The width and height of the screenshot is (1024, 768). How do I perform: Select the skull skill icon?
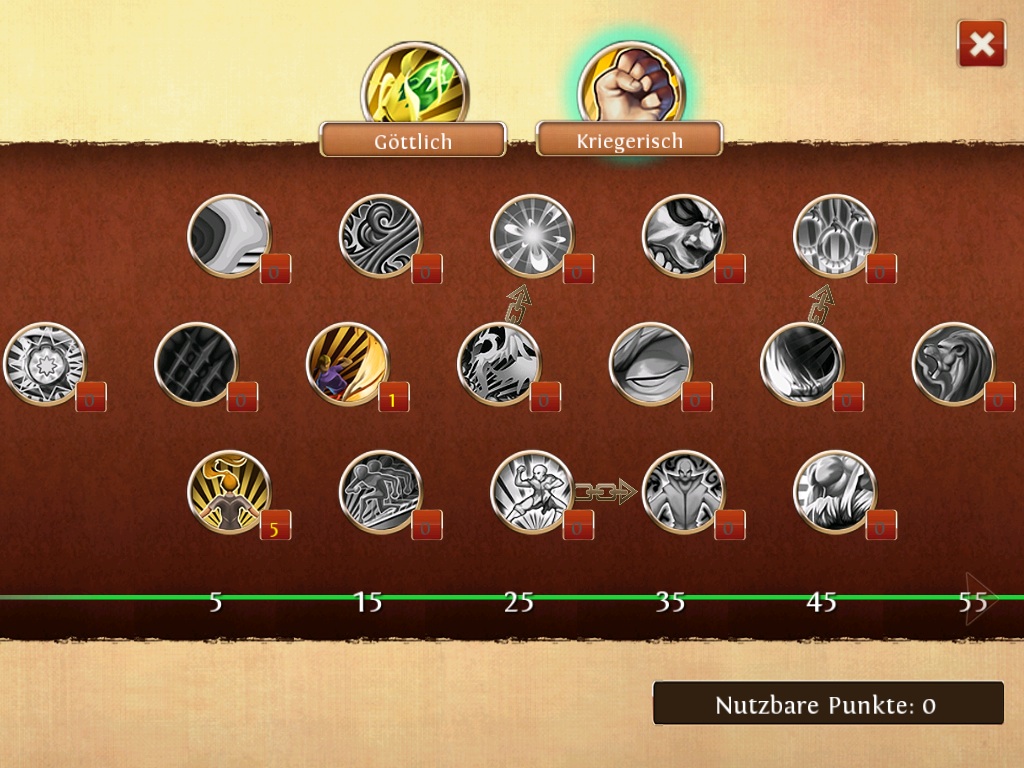[683, 236]
